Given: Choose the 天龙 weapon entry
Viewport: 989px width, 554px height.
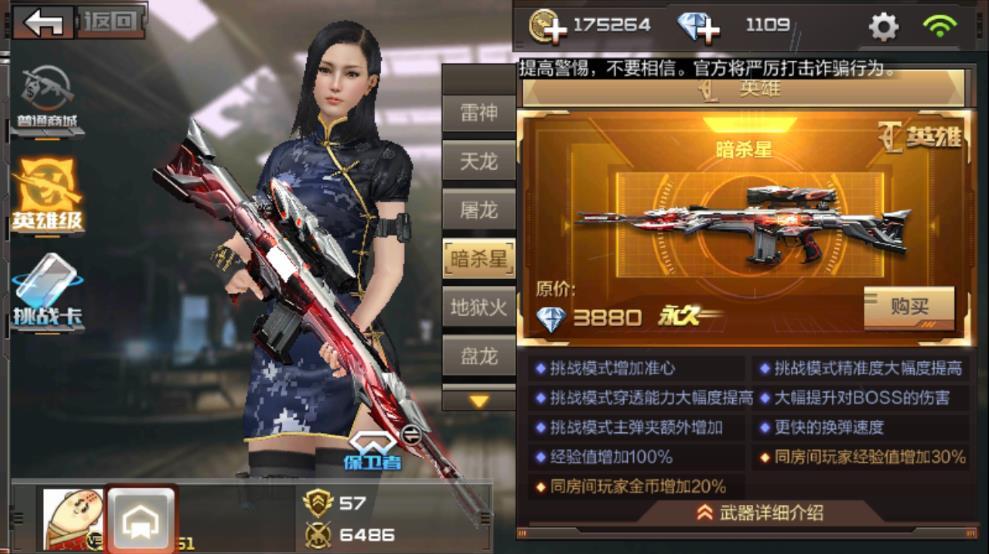Looking at the screenshot, I should click(x=478, y=161).
